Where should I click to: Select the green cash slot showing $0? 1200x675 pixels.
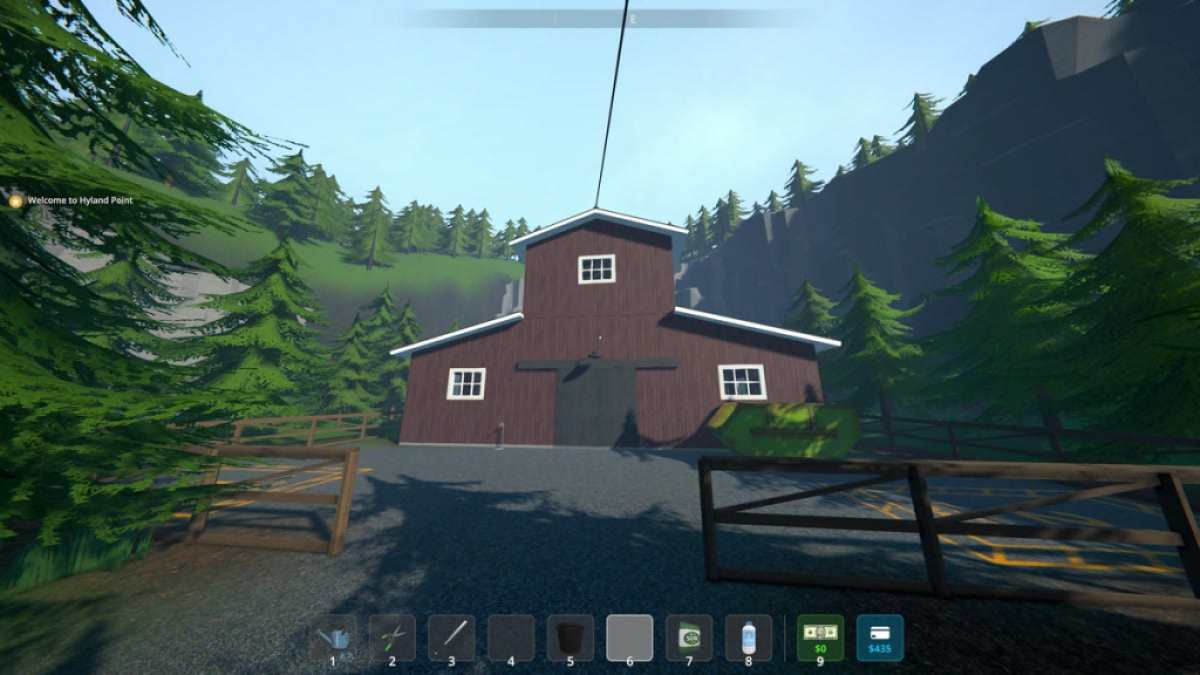coord(820,638)
